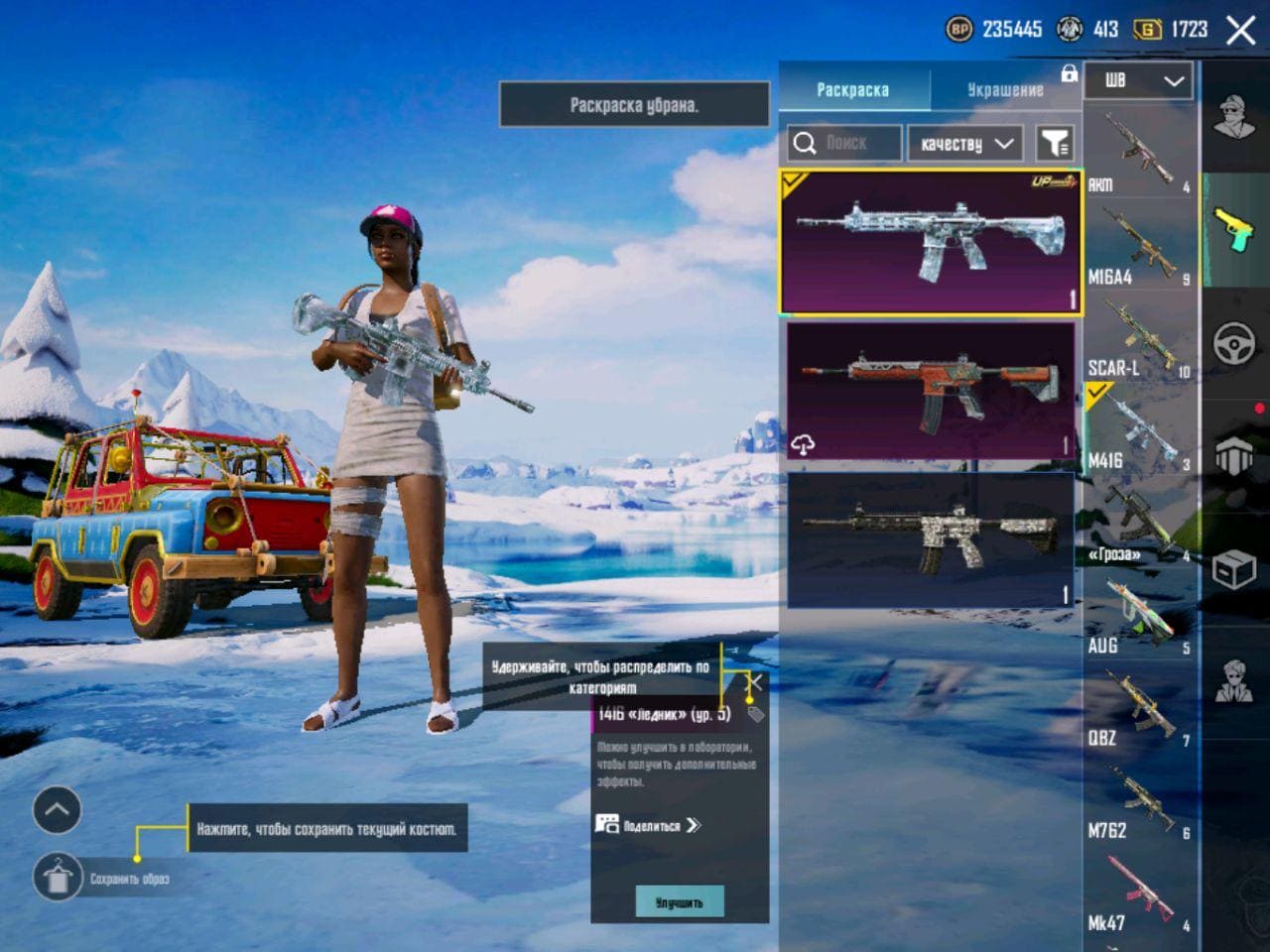The image size is (1270, 952).
Task: Switch to the Раскраска tab
Action: pos(852,89)
